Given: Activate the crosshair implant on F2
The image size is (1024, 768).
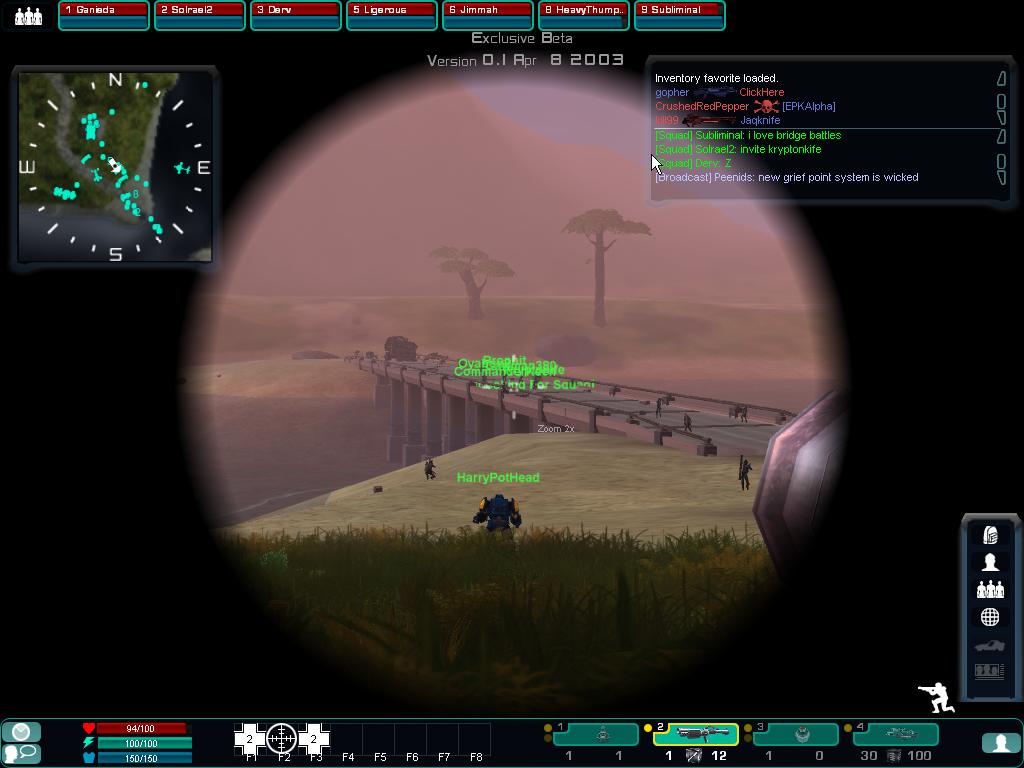Looking at the screenshot, I should coord(282,739).
